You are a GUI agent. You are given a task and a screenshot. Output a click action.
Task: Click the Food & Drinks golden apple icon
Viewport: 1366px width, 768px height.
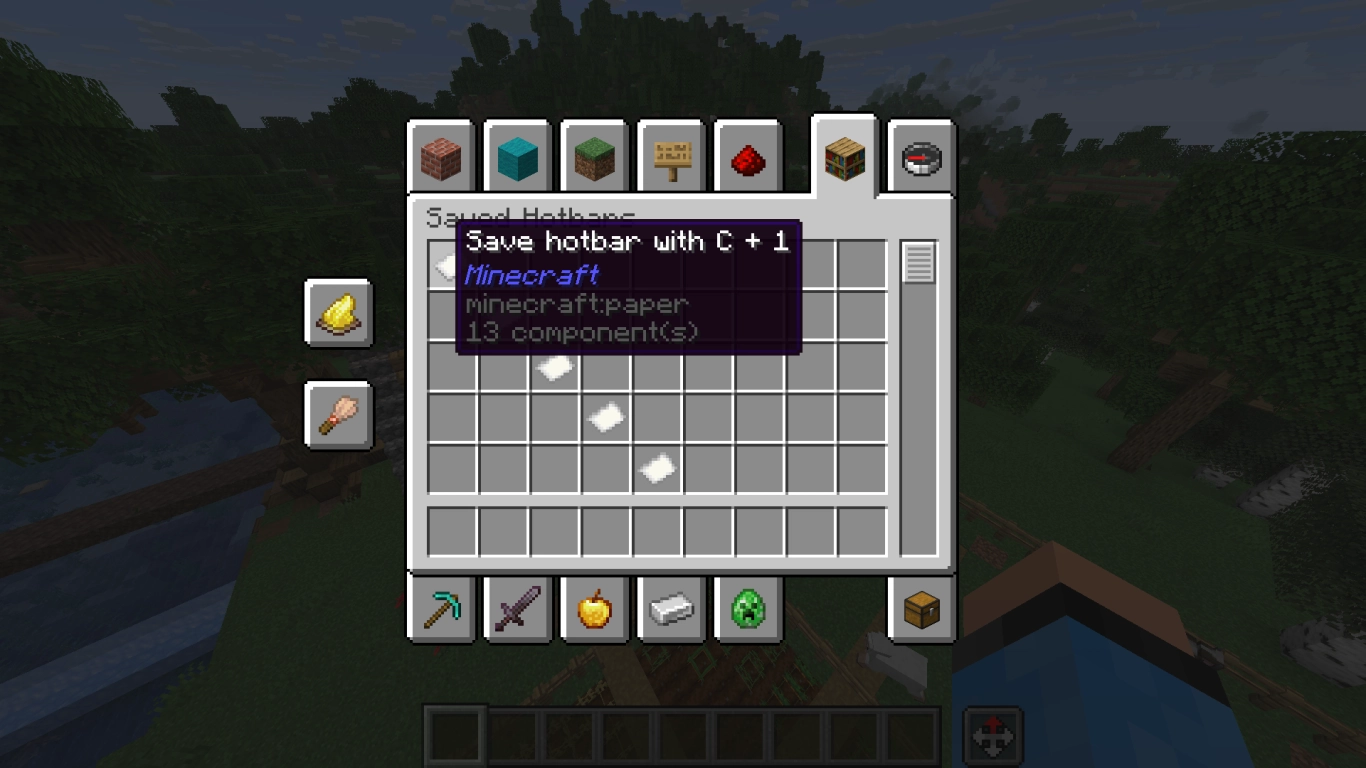(594, 611)
